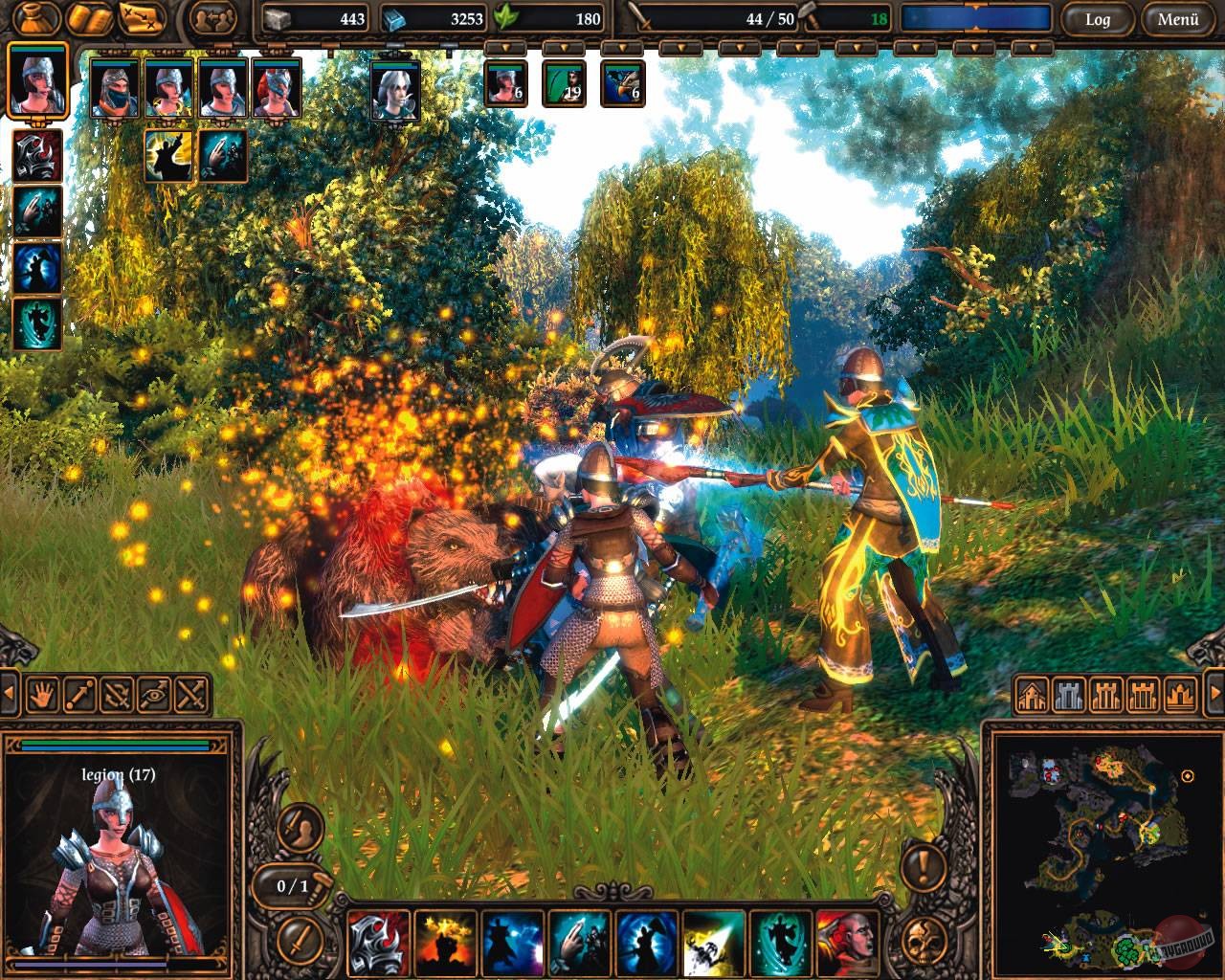The height and width of the screenshot is (980, 1225).
Task: Select the temple icon above the minimap
Action: pyautogui.click(x=1178, y=693)
